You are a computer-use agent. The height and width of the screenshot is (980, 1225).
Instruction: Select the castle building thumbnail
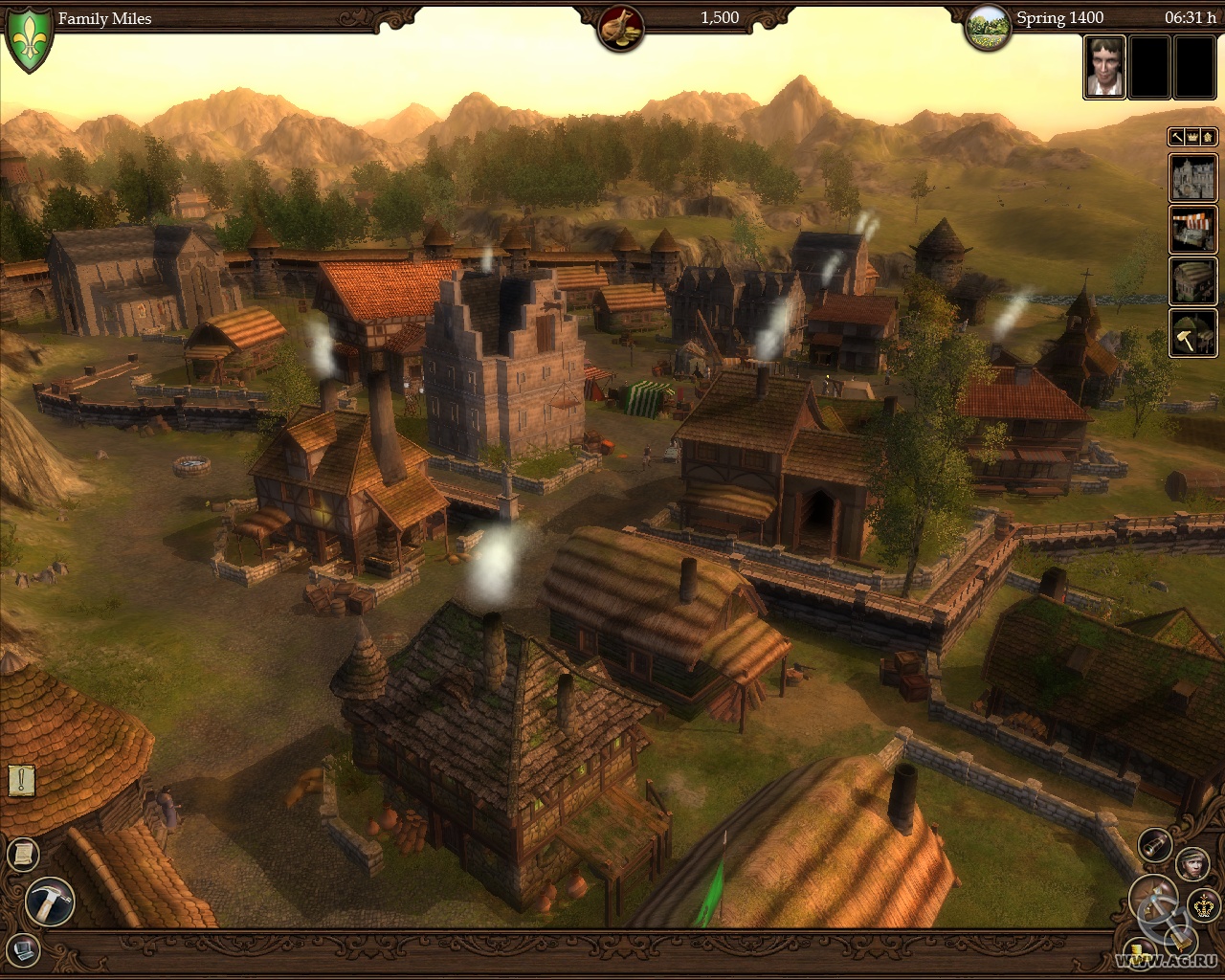click(x=1192, y=179)
